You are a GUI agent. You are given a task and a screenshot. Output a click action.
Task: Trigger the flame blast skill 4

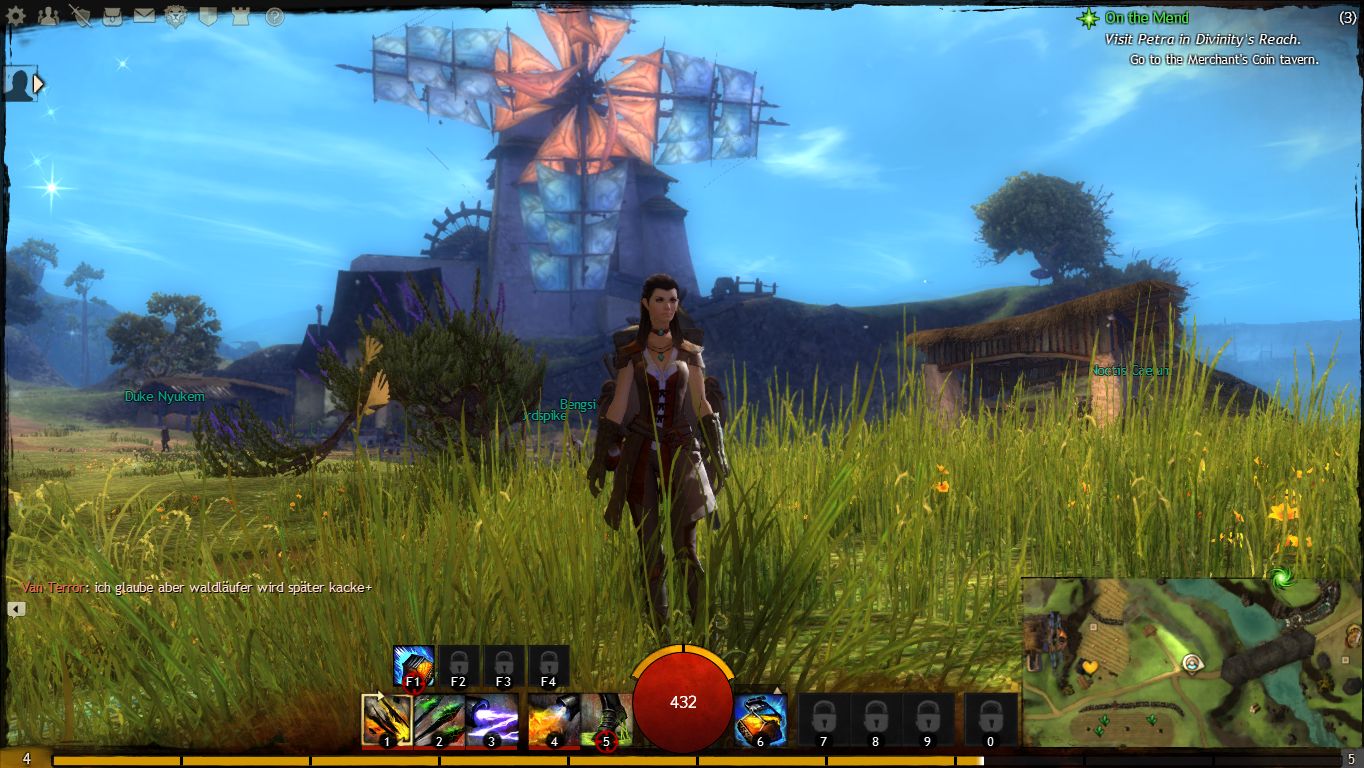click(x=554, y=720)
